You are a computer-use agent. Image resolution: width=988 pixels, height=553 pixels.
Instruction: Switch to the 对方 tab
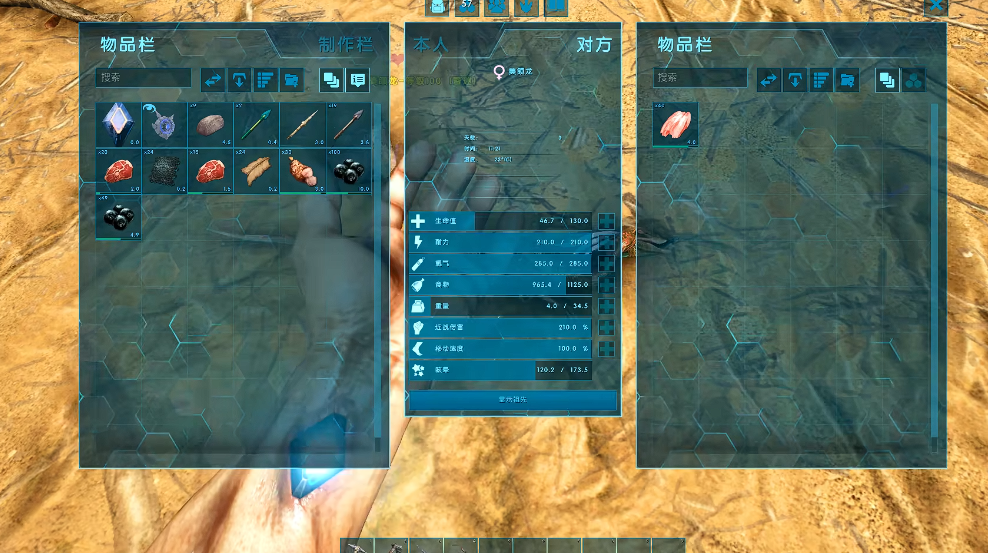click(593, 45)
